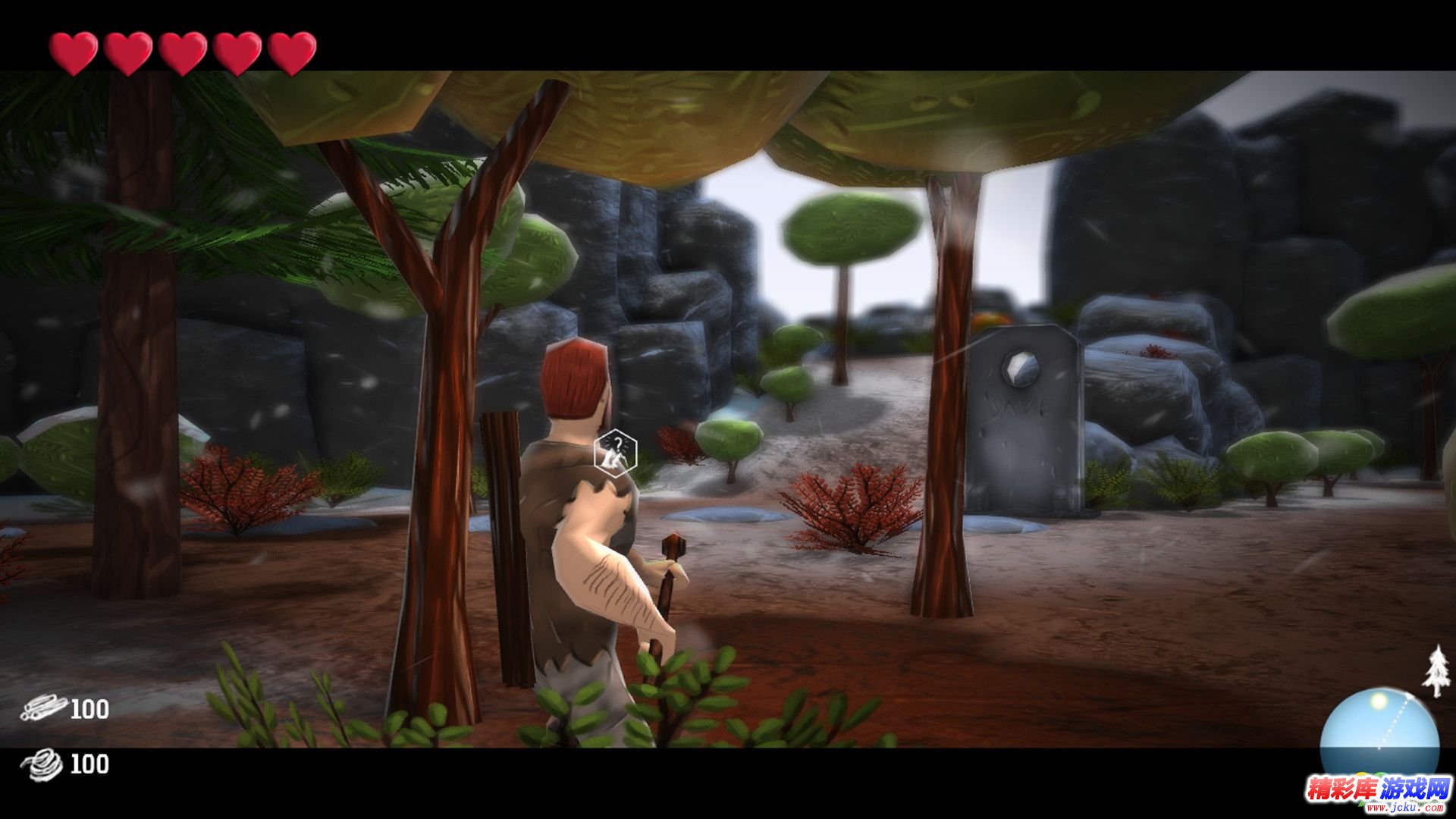Click the white pine tree icon

[1436, 671]
